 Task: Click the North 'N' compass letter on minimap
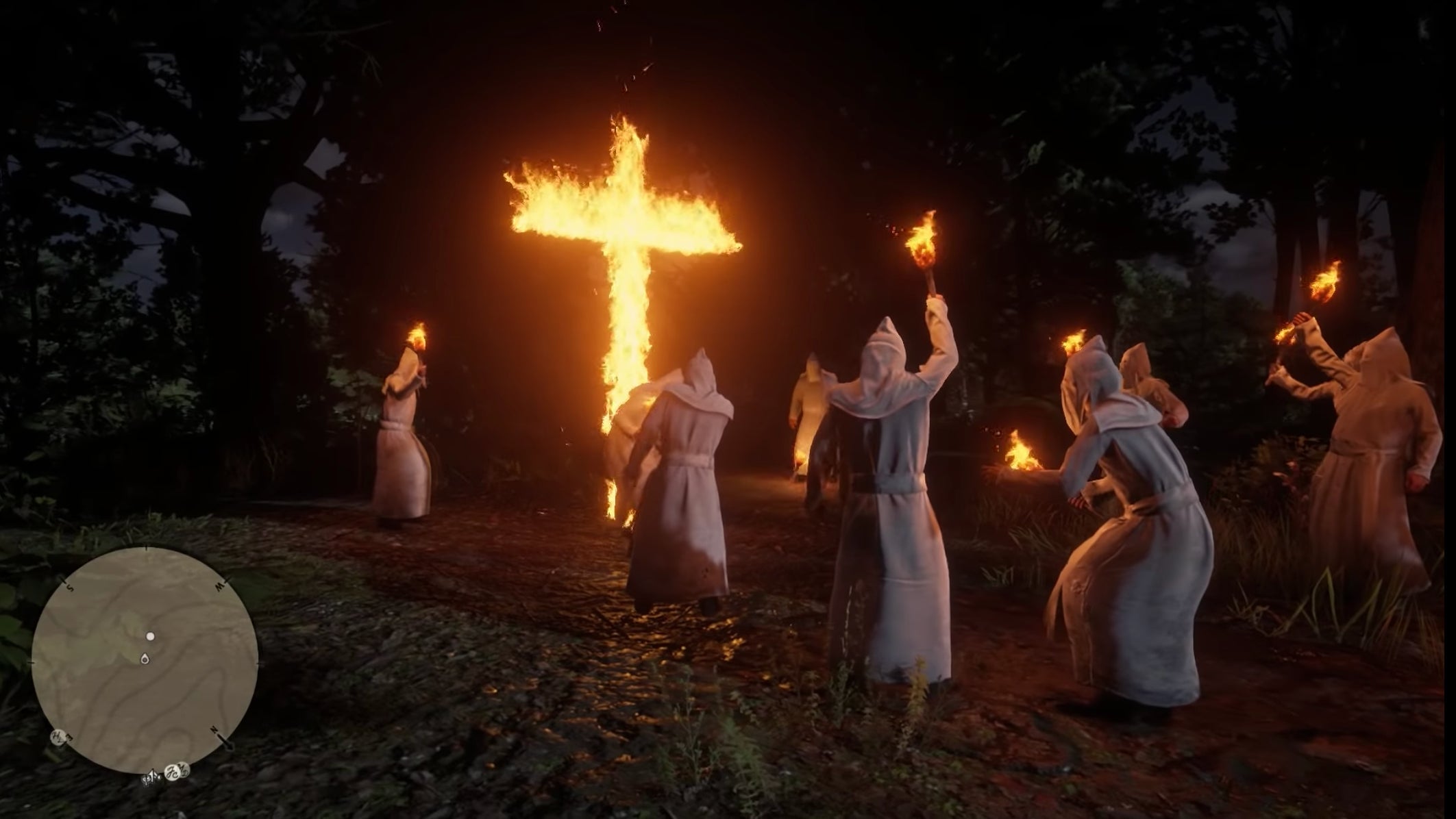coord(214,731)
